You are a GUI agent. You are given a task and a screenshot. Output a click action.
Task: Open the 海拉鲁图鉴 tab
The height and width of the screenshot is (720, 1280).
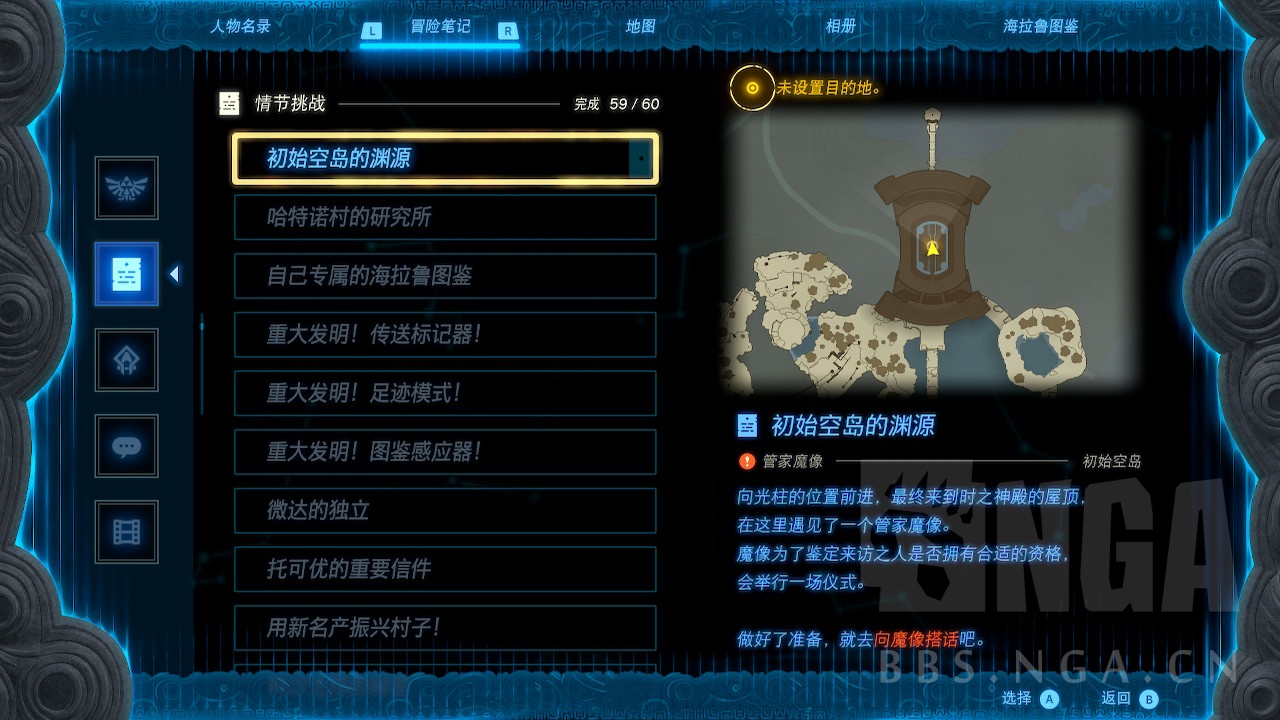click(x=1040, y=27)
